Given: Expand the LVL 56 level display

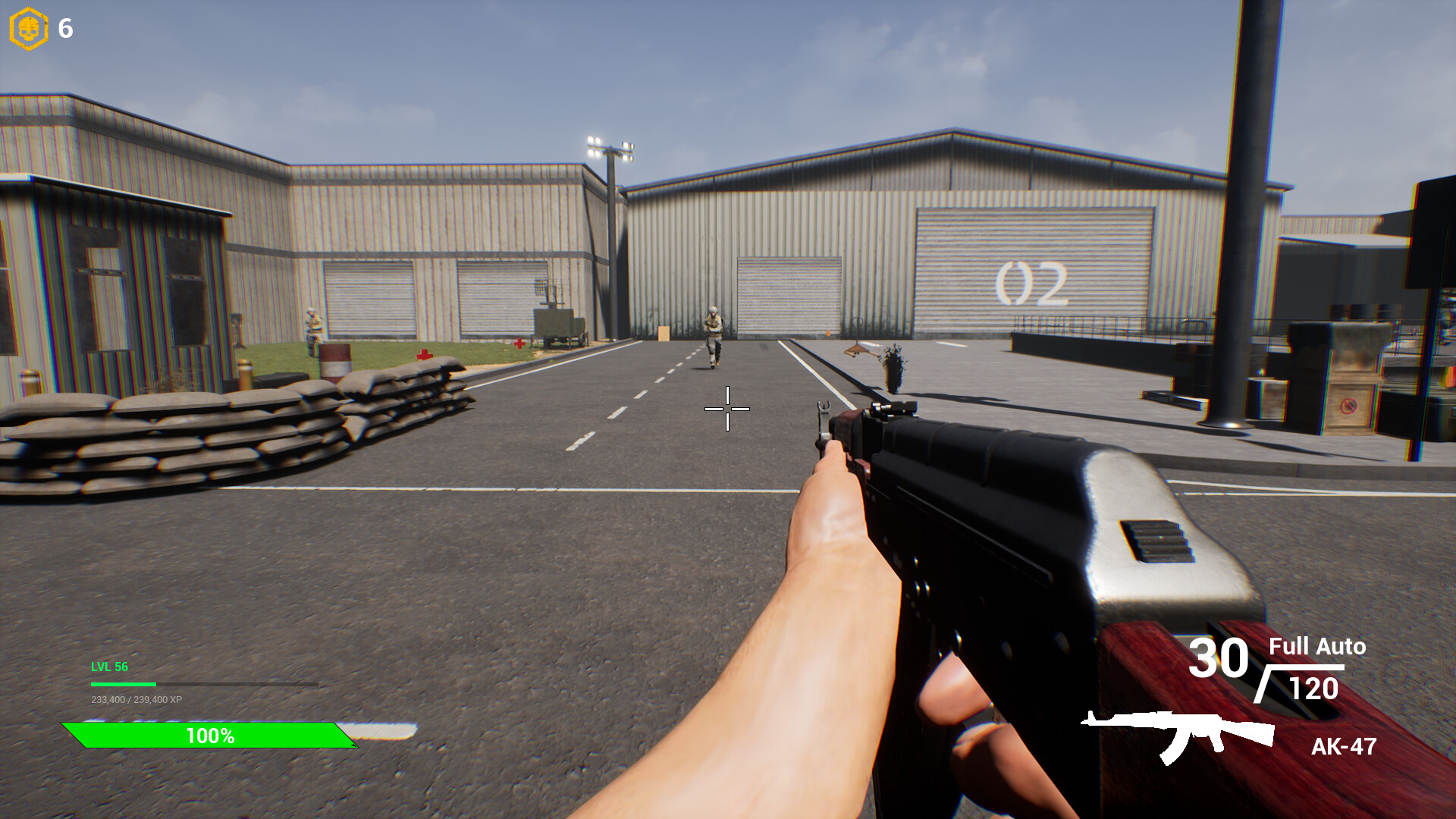Looking at the screenshot, I should click(x=108, y=667).
